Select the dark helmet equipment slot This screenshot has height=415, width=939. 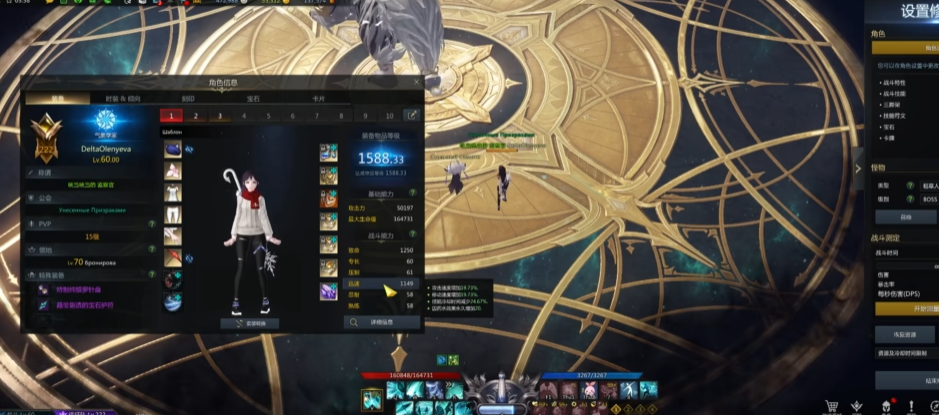173,149
